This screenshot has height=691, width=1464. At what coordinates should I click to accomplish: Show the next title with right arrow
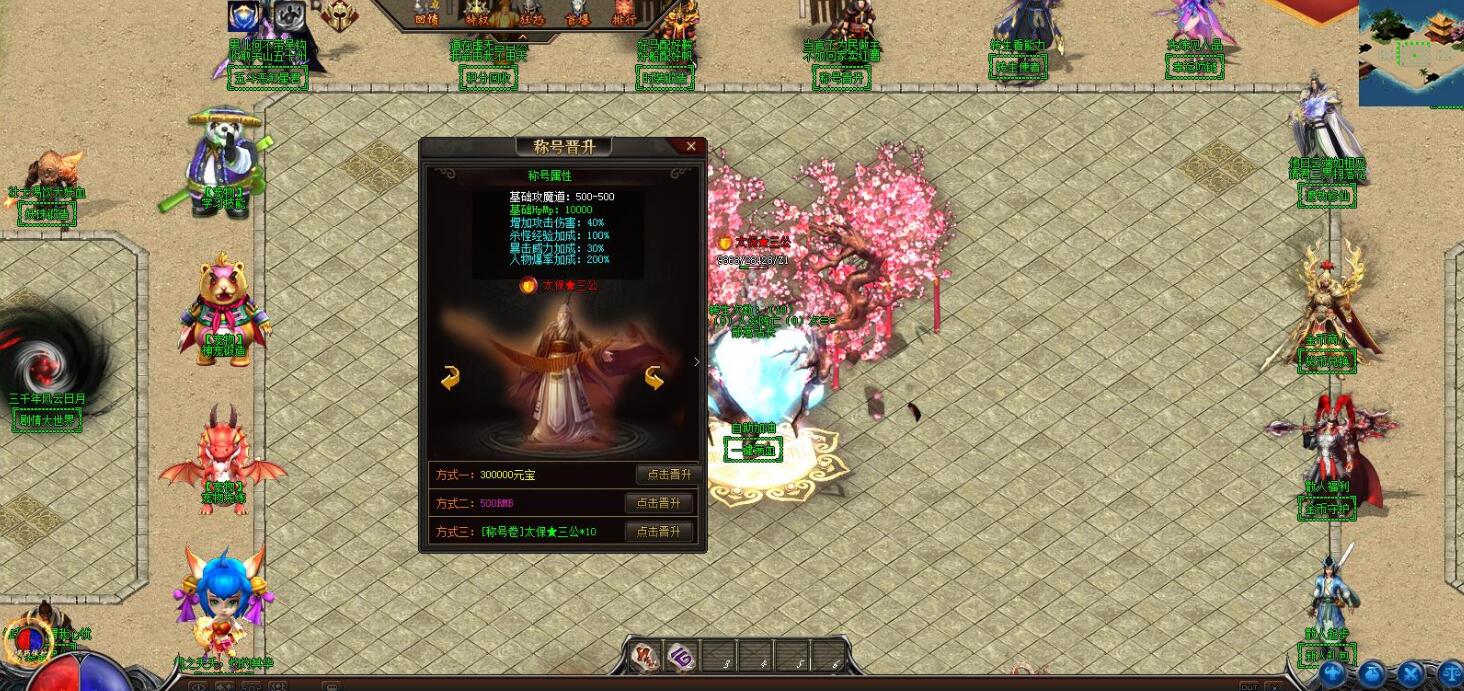coord(655,378)
